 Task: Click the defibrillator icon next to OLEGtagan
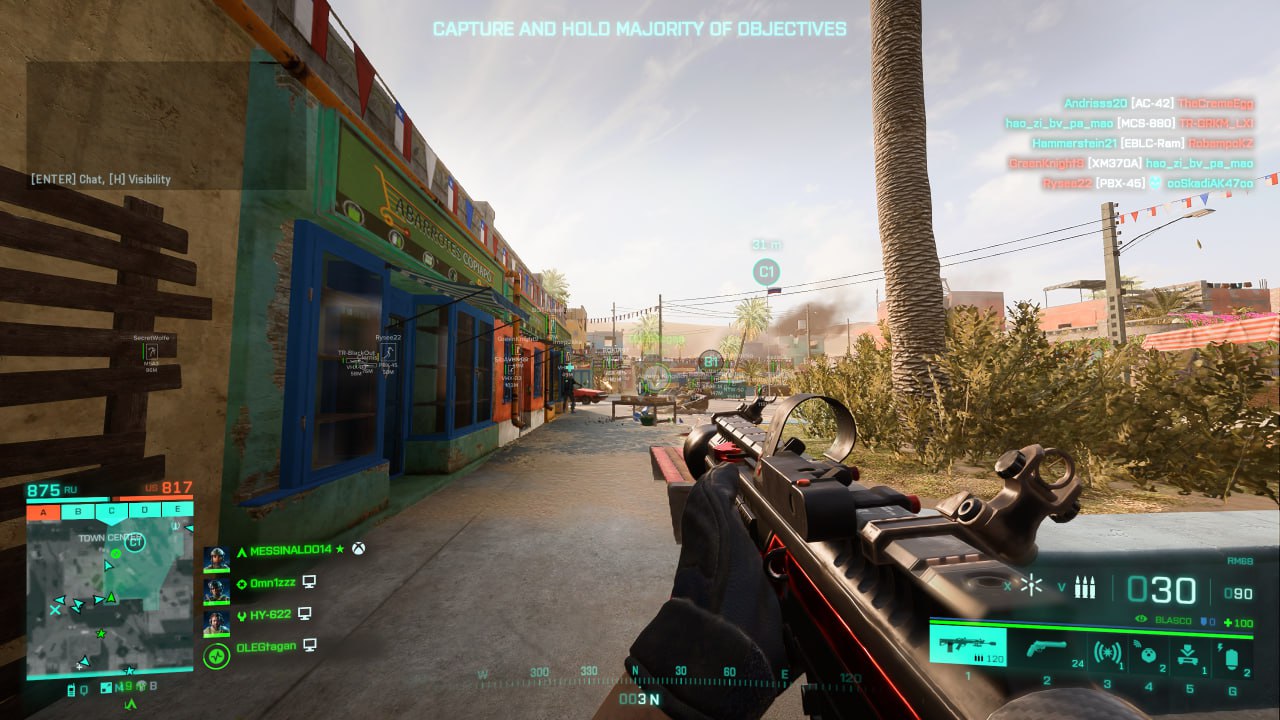[217, 655]
